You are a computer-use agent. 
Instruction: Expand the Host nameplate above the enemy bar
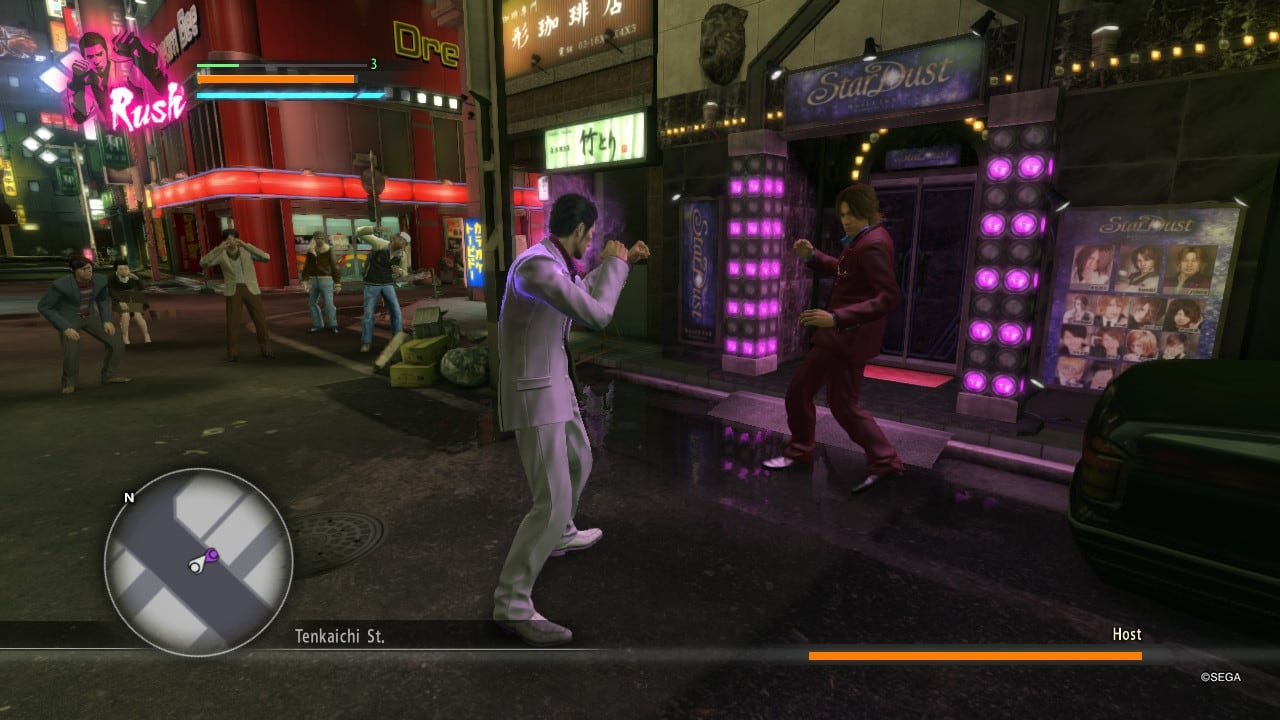(1126, 634)
